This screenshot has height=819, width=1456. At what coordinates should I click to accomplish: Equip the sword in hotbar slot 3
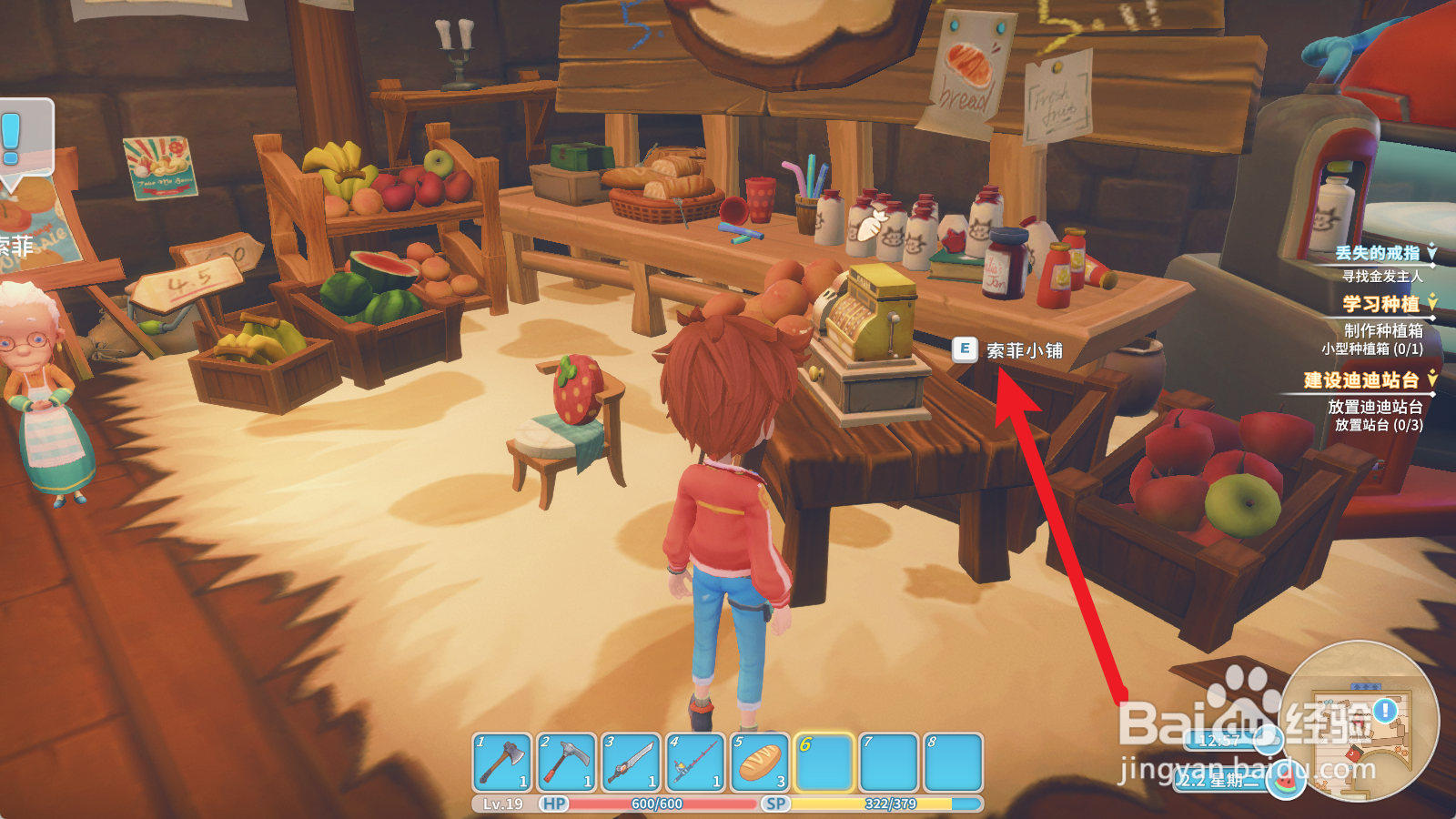click(632, 763)
